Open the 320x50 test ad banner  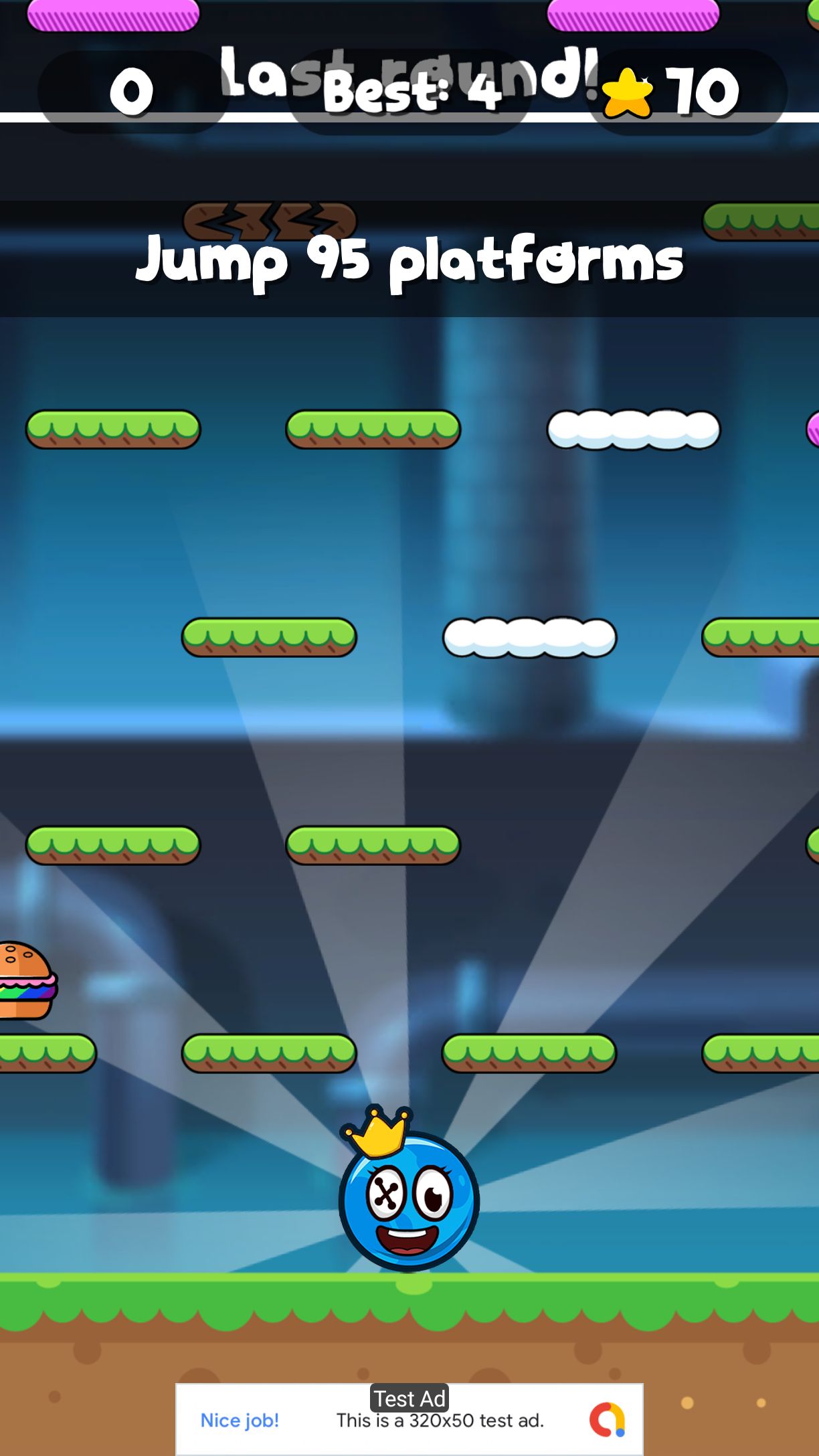(x=440, y=1420)
